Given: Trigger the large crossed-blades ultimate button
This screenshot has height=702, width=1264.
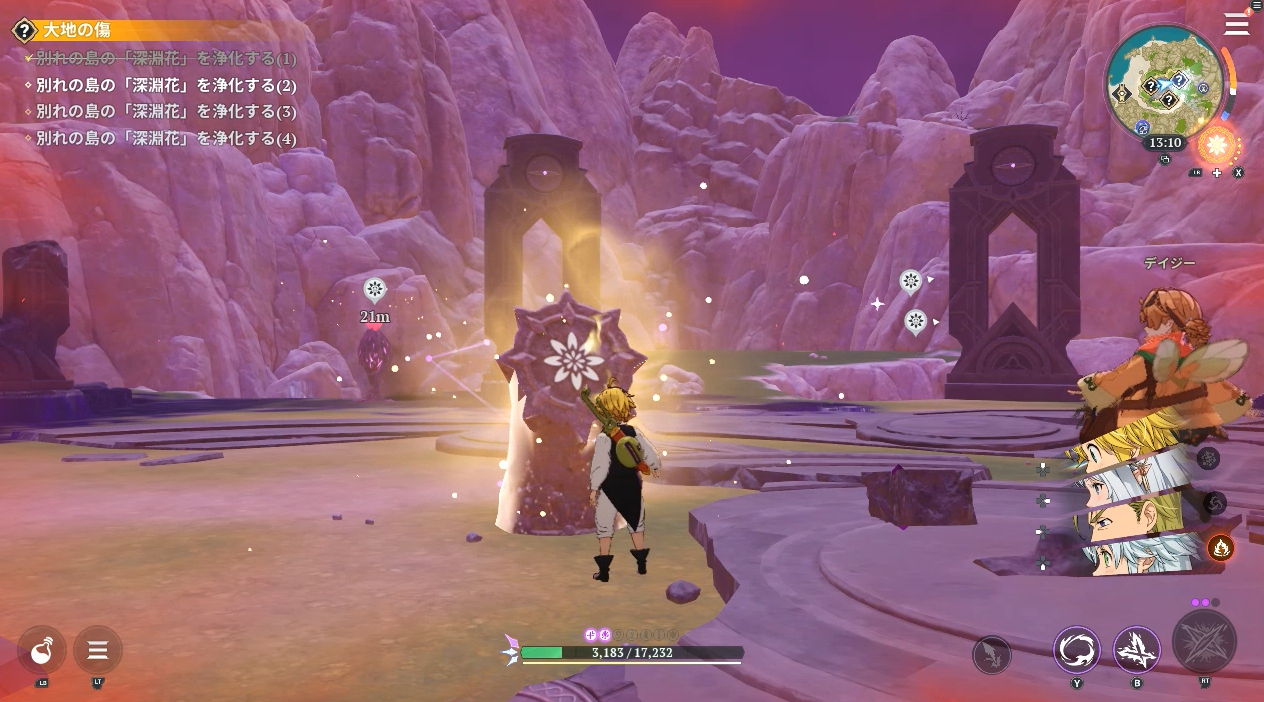Looking at the screenshot, I should pyautogui.click(x=1204, y=642).
